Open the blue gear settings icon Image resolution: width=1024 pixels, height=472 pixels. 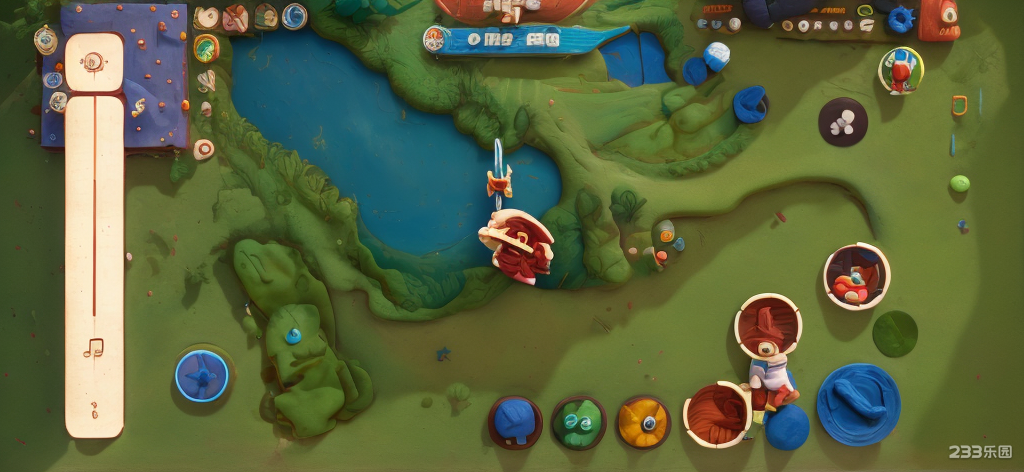point(901,19)
